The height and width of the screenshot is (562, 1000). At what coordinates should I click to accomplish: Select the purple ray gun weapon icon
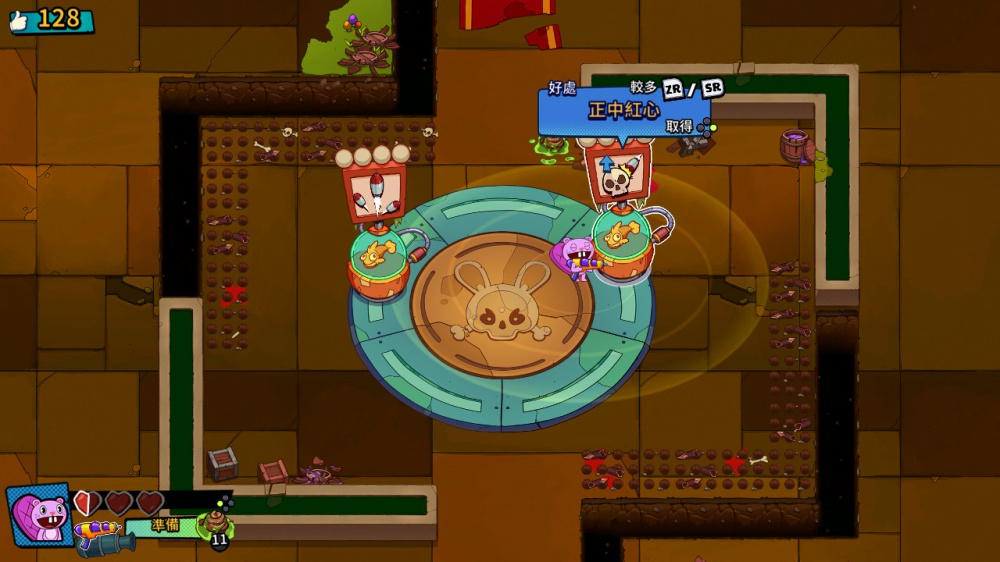click(x=95, y=527)
